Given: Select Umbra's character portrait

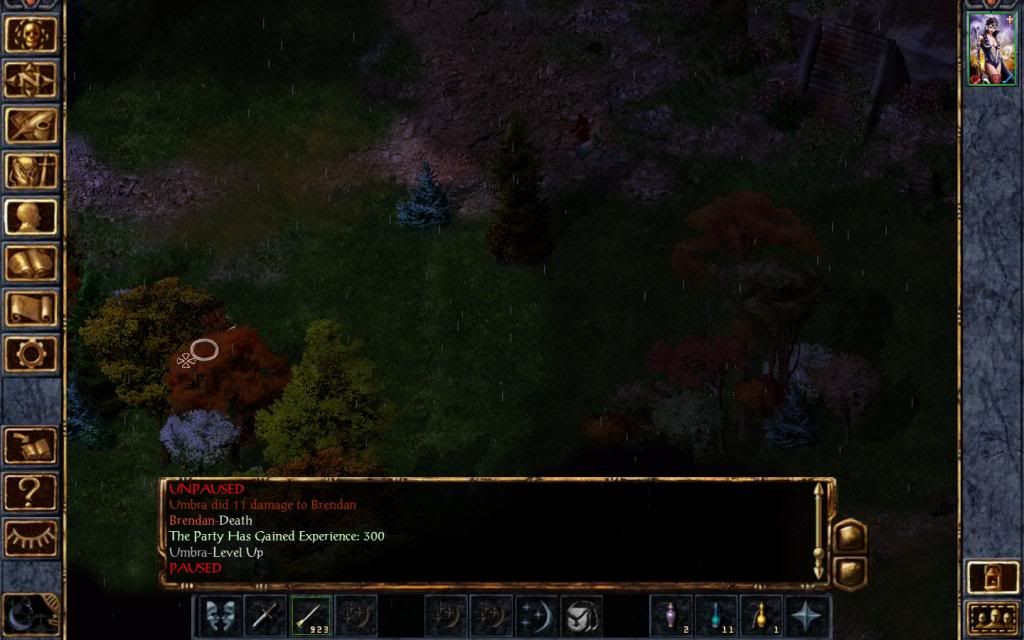Looking at the screenshot, I should pyautogui.click(x=992, y=50).
